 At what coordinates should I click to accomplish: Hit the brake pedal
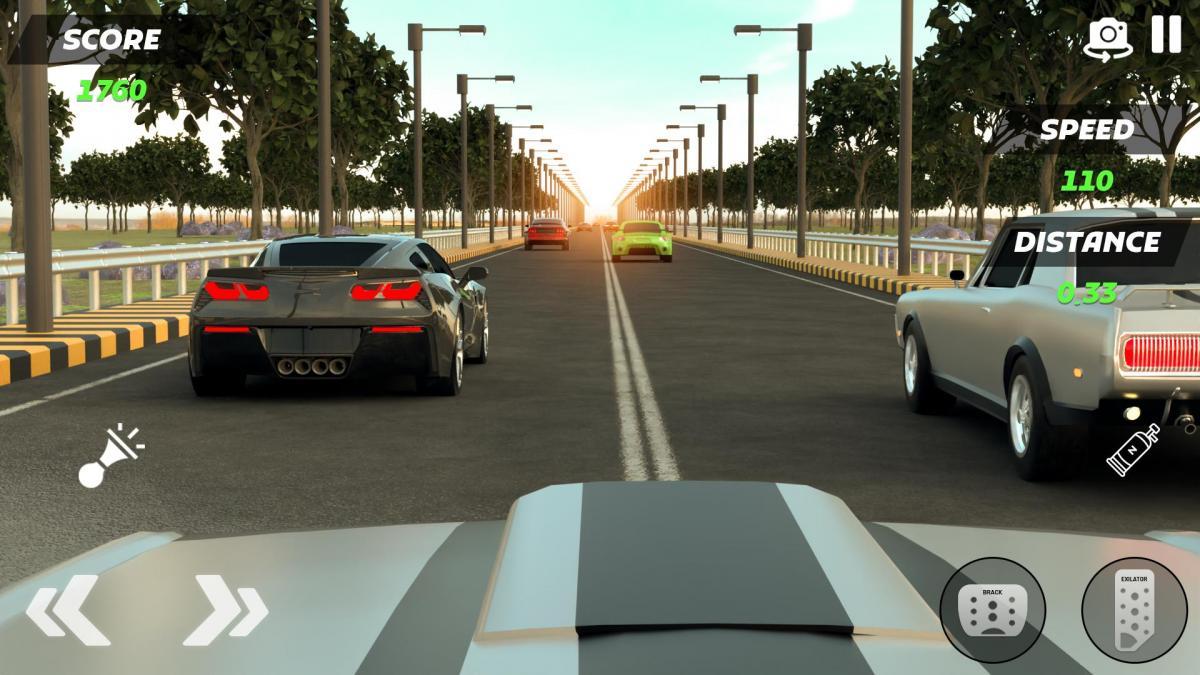[992, 609]
